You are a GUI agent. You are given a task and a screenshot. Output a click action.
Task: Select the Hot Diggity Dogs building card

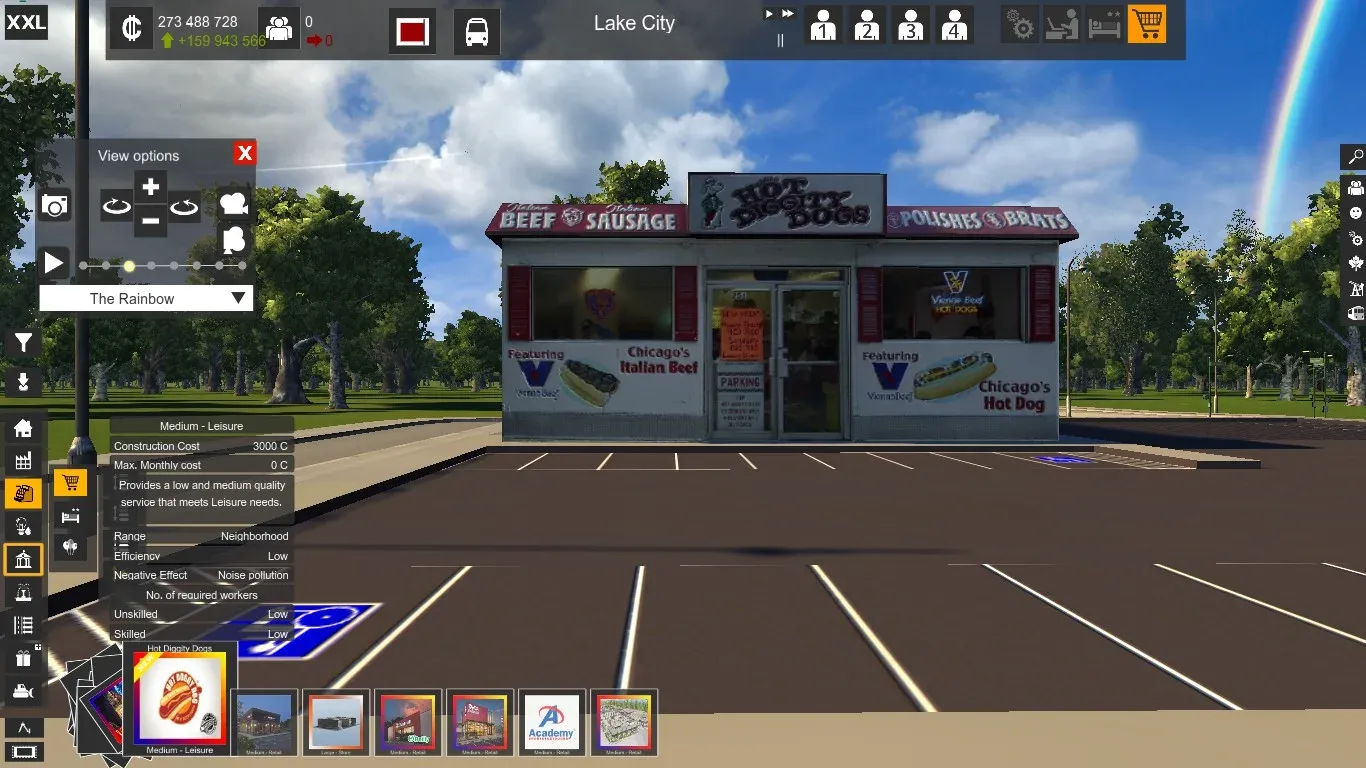coord(180,700)
